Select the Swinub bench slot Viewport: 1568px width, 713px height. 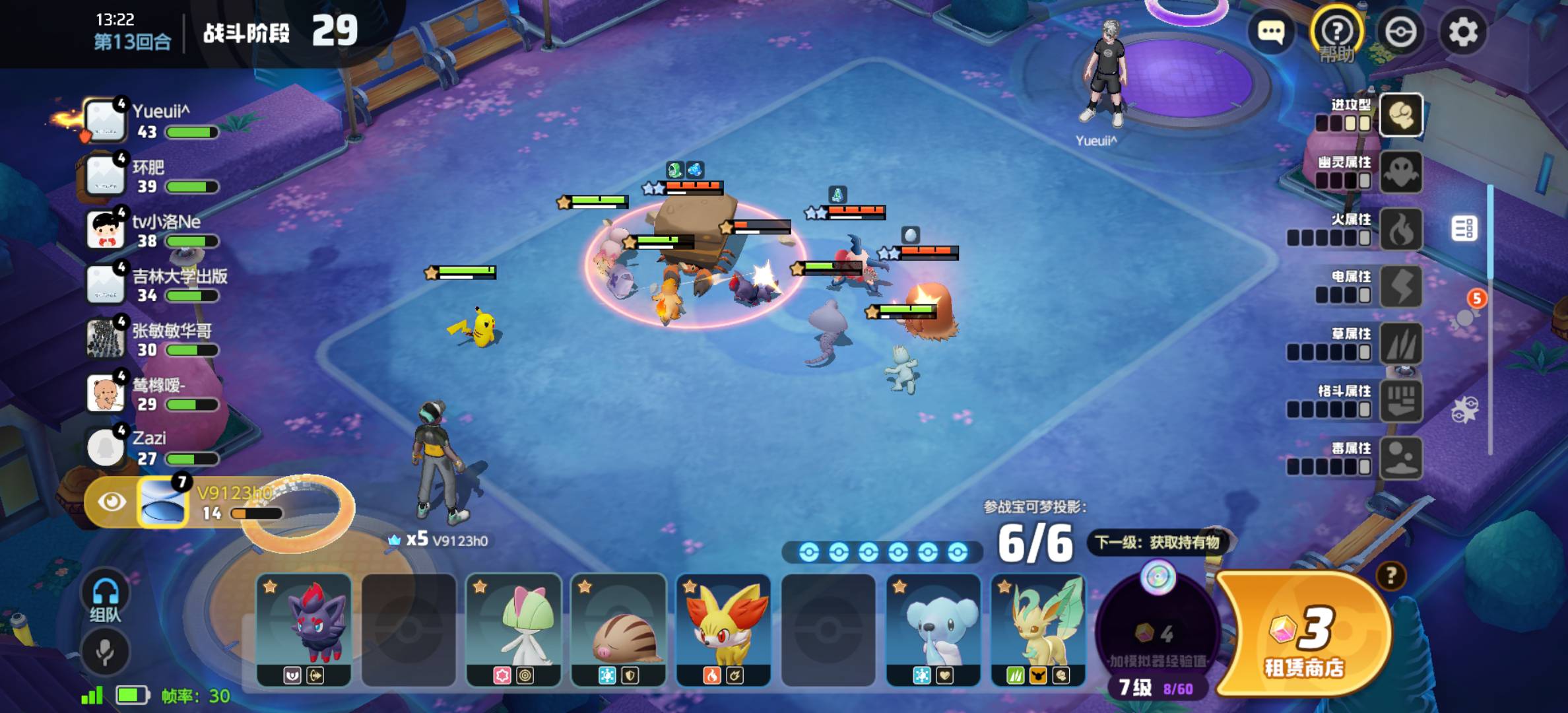618,629
